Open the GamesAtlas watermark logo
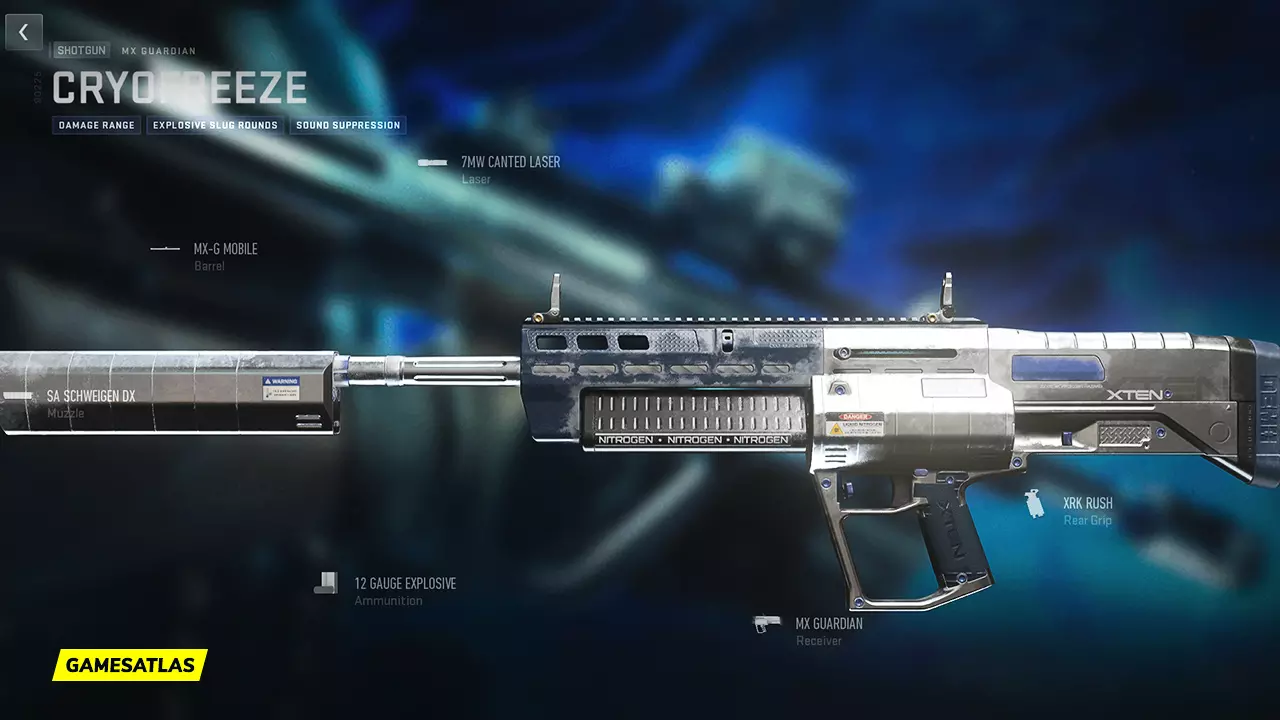The width and height of the screenshot is (1280, 720). (x=130, y=665)
